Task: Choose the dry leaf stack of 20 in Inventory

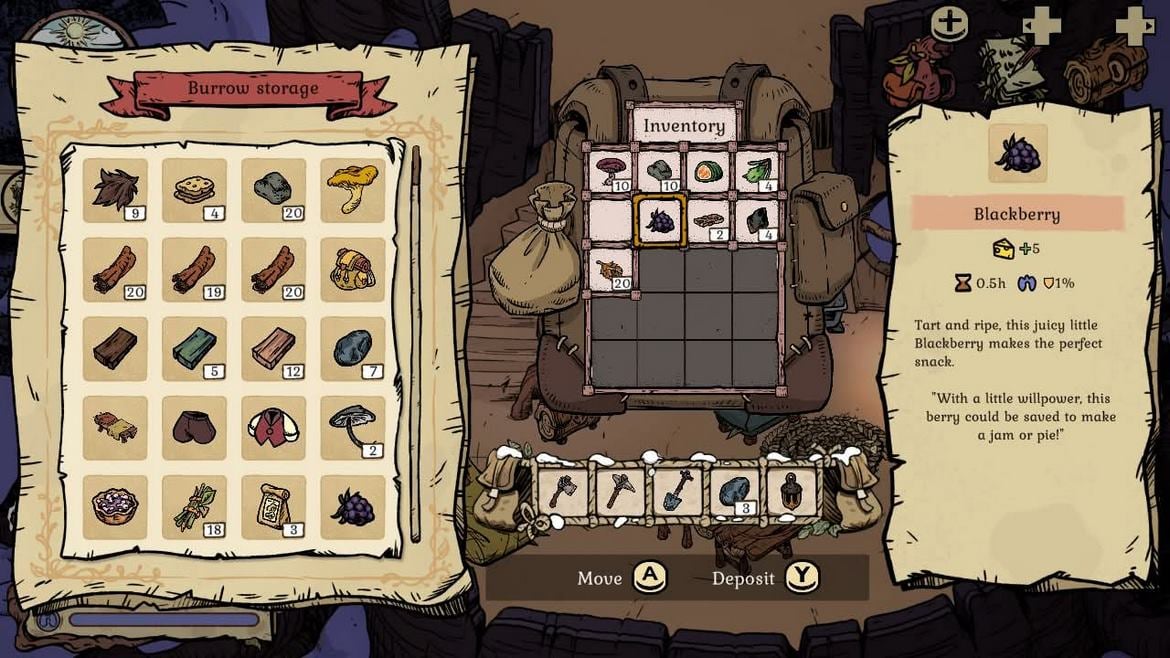Action: pyautogui.click(x=611, y=269)
